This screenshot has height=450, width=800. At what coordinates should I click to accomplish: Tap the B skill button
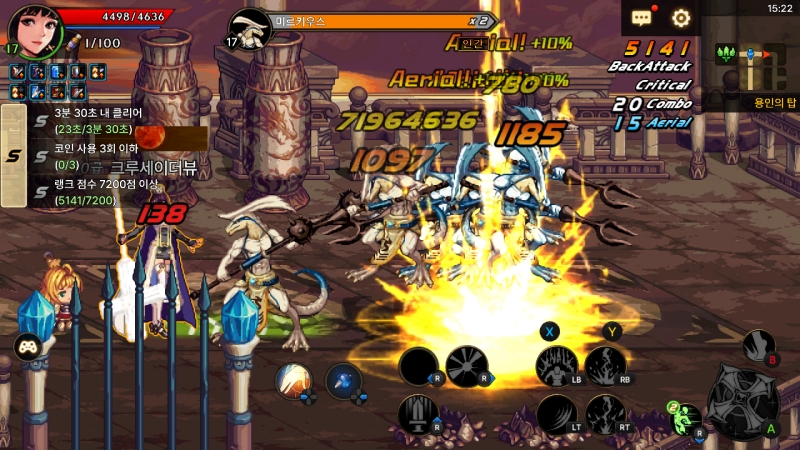759,346
